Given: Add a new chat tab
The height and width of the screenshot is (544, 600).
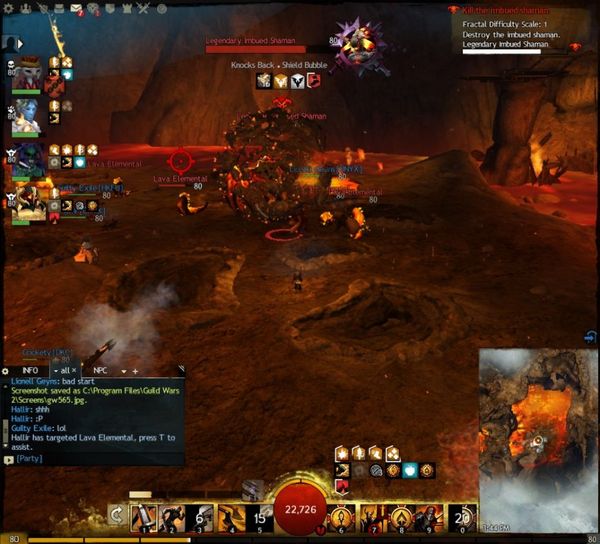Looking at the screenshot, I should [135, 370].
